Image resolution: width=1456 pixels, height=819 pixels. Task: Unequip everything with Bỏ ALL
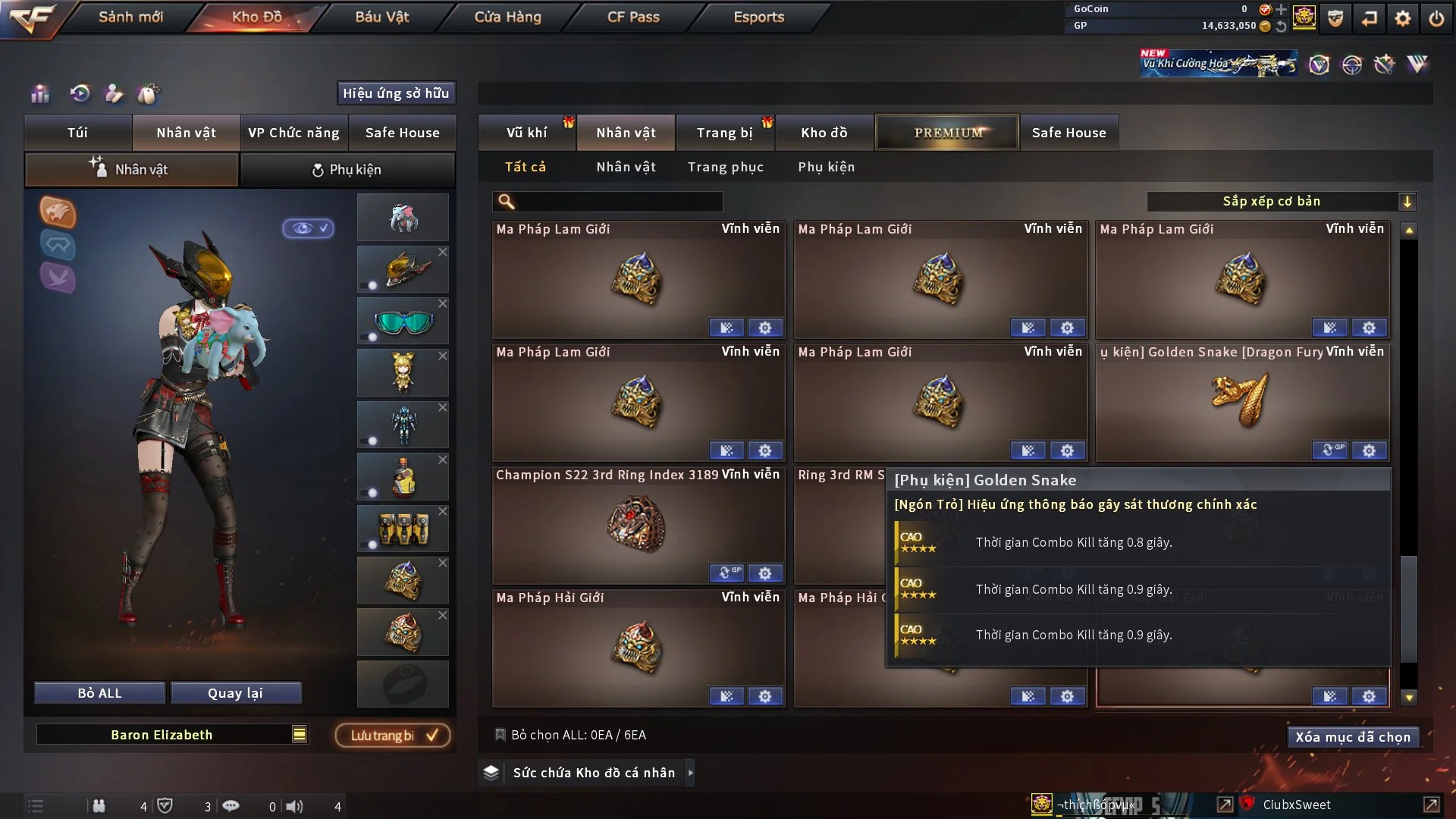[99, 693]
